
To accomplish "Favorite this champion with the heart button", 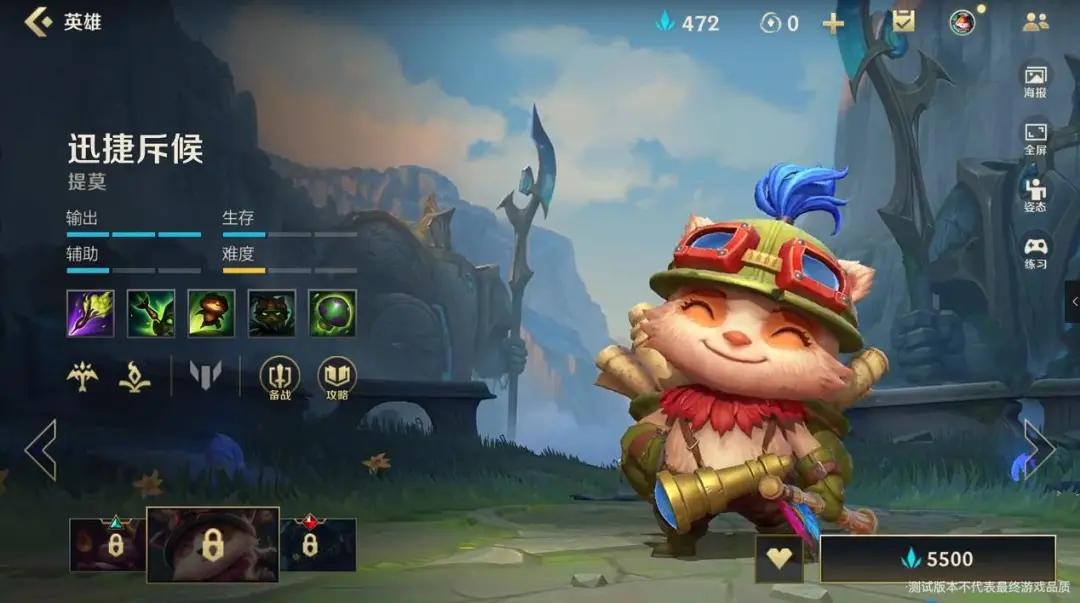I will point(779,559).
